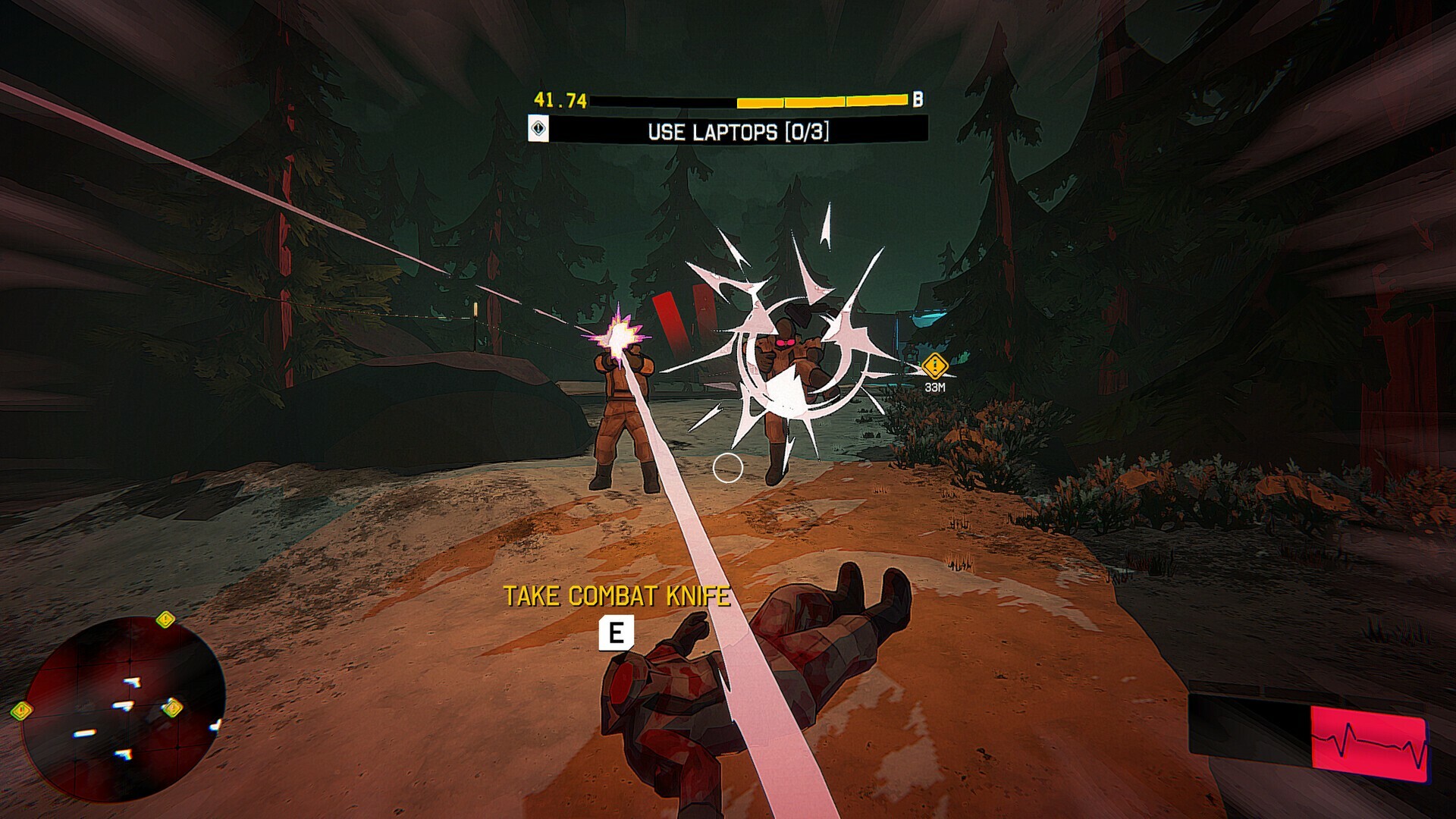Open the circular radar minimap
The height and width of the screenshot is (819, 1456).
(123, 707)
